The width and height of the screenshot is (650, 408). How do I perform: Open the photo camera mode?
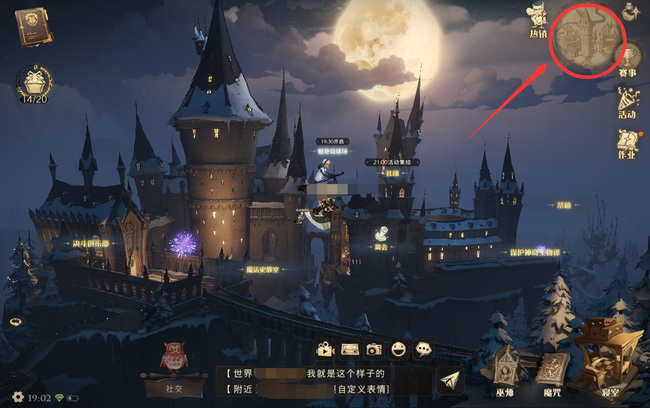tap(374, 349)
